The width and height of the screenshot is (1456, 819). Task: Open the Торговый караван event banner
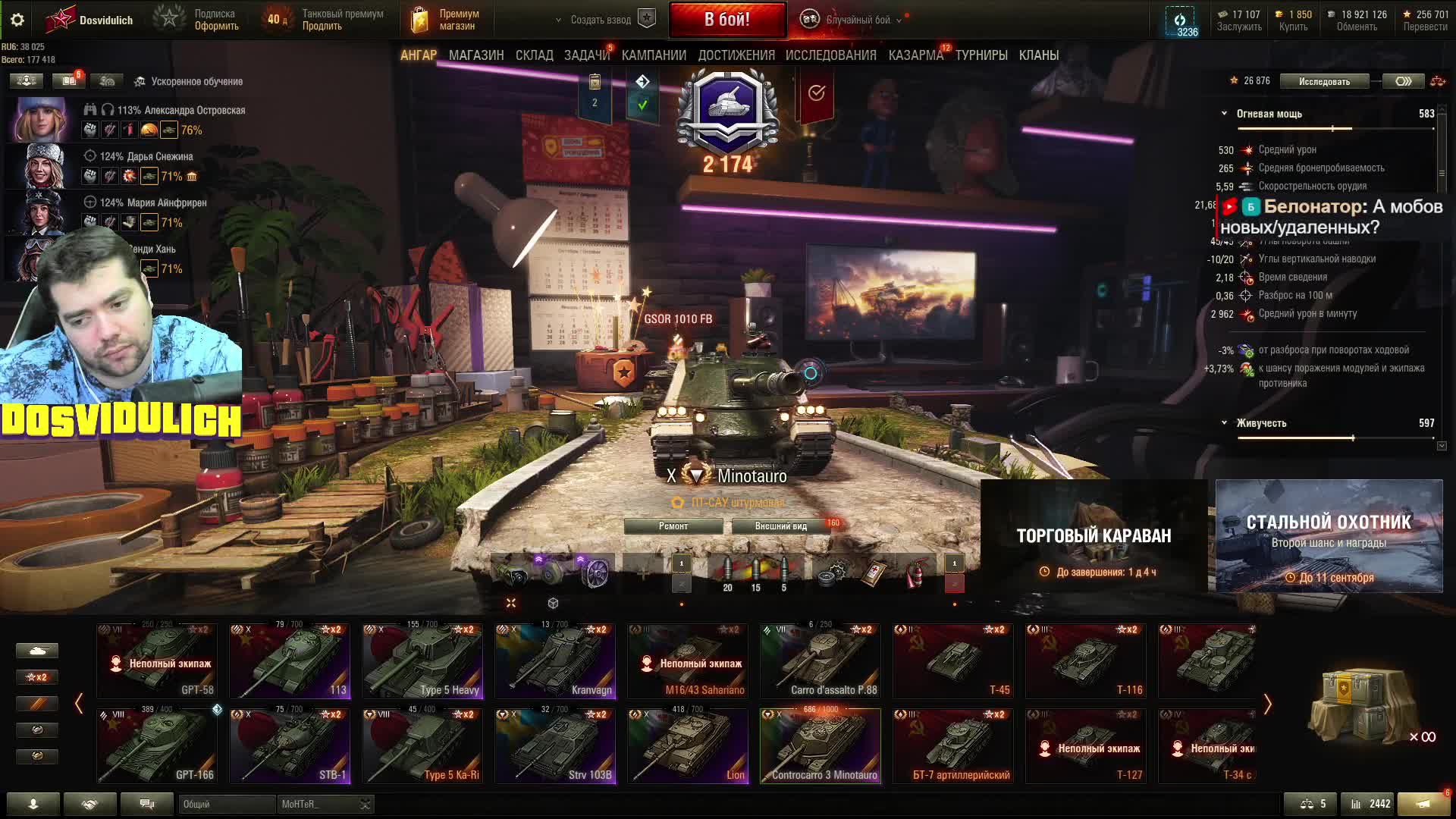[1094, 535]
